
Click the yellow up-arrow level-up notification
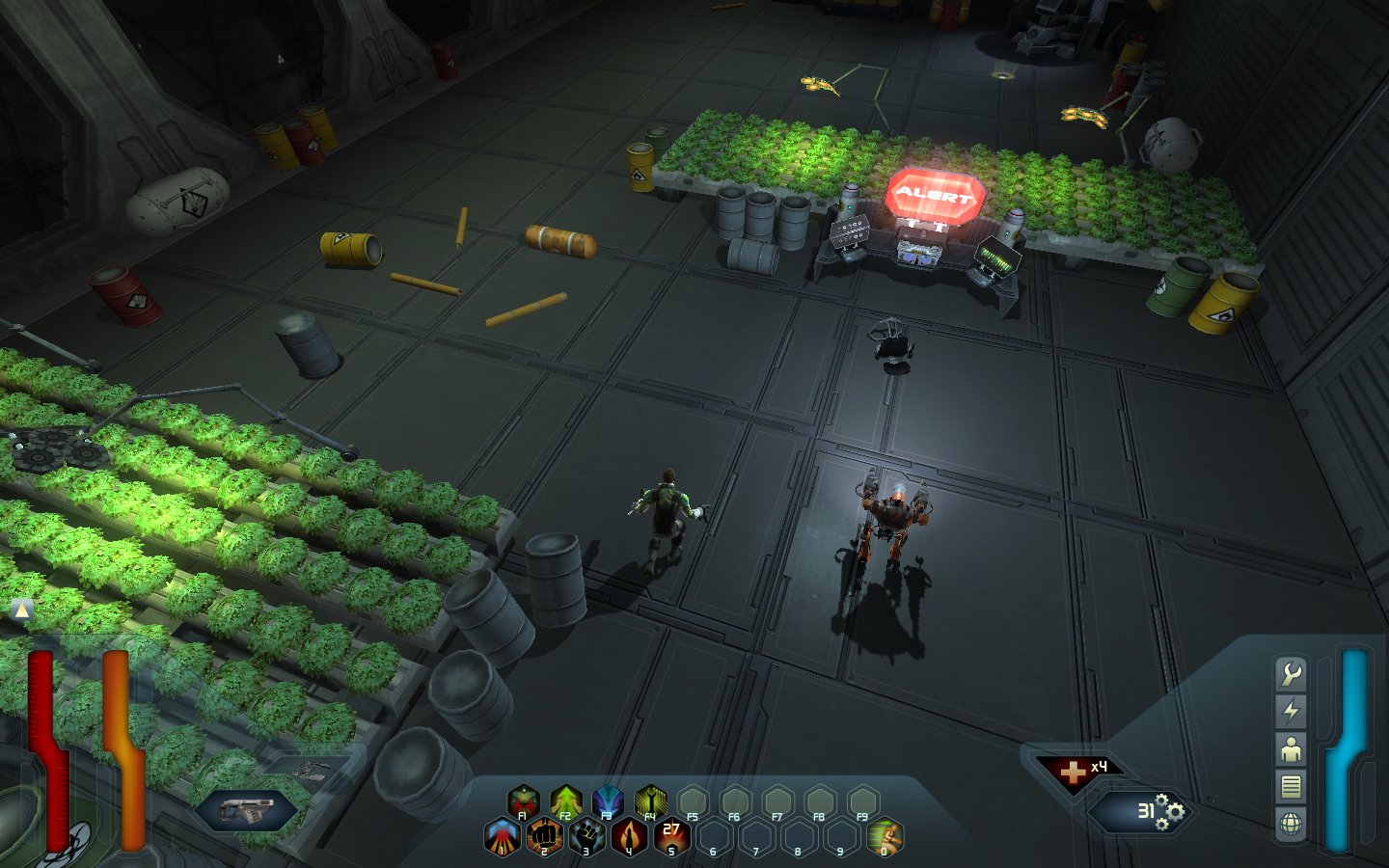pyautogui.click(x=21, y=610)
